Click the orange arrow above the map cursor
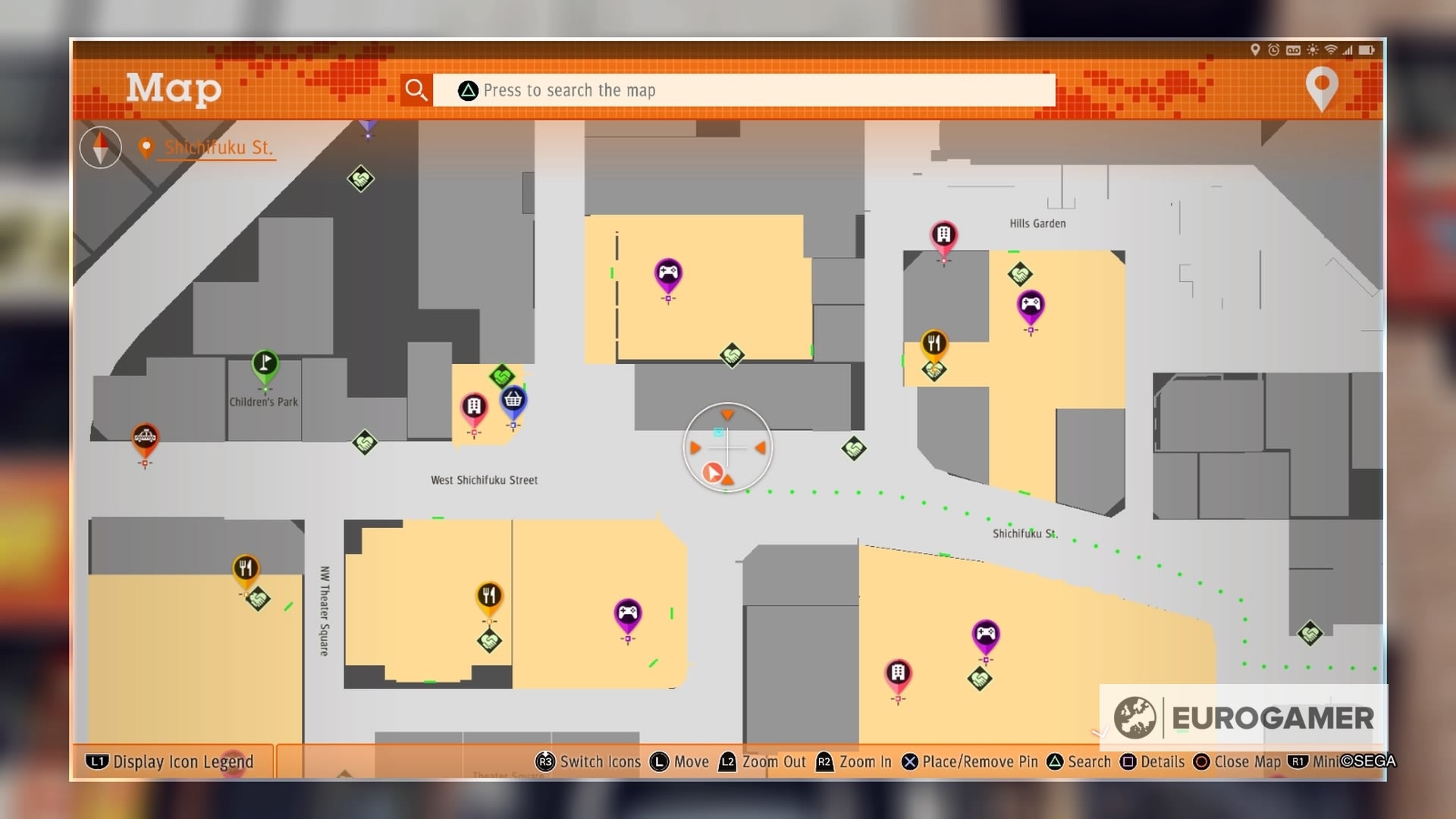 tap(727, 416)
